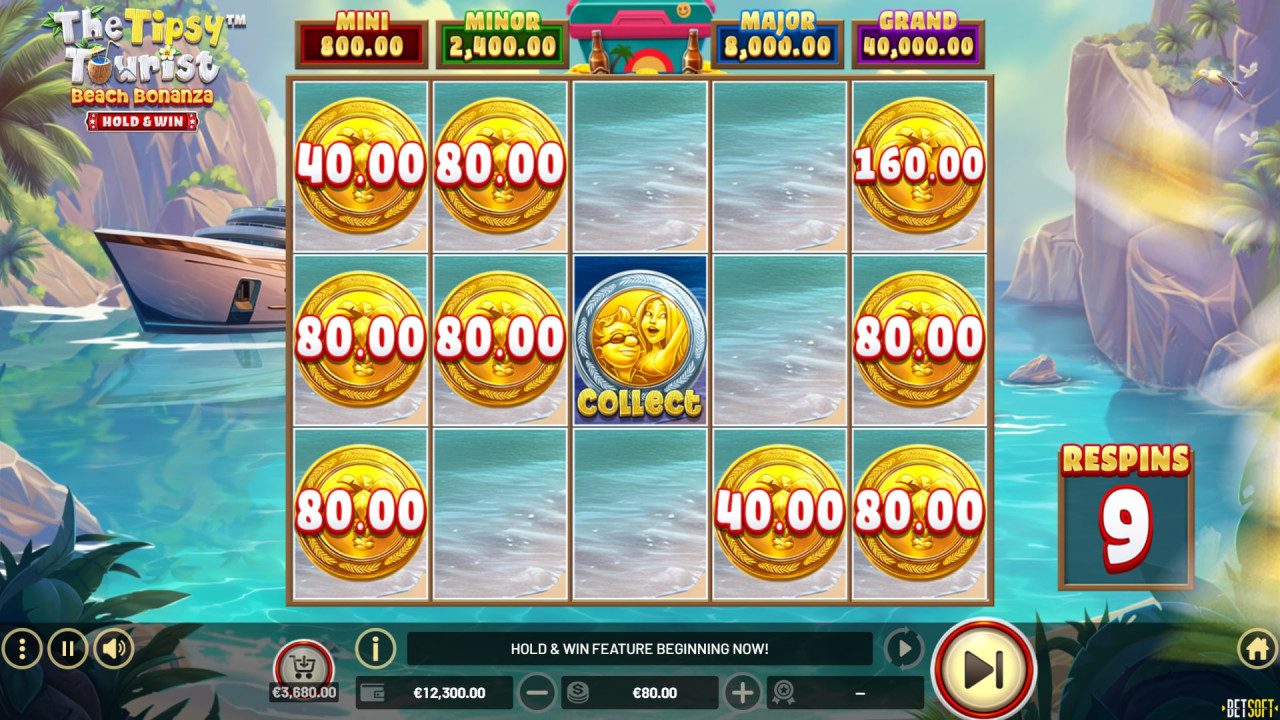The width and height of the screenshot is (1280, 720).
Task: Return home via the home icon
Action: pos(1257,647)
